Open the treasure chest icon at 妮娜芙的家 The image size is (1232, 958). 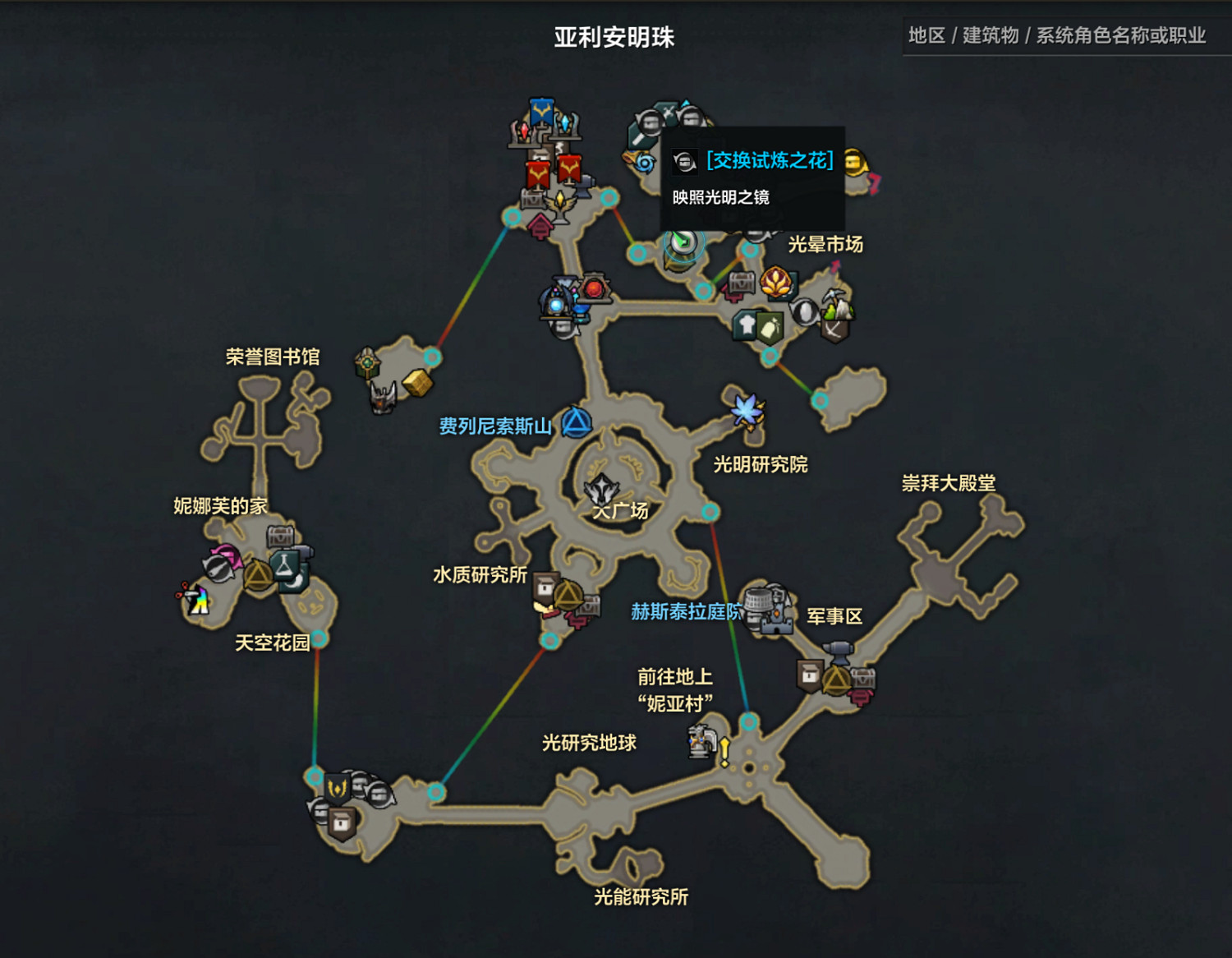(x=280, y=537)
